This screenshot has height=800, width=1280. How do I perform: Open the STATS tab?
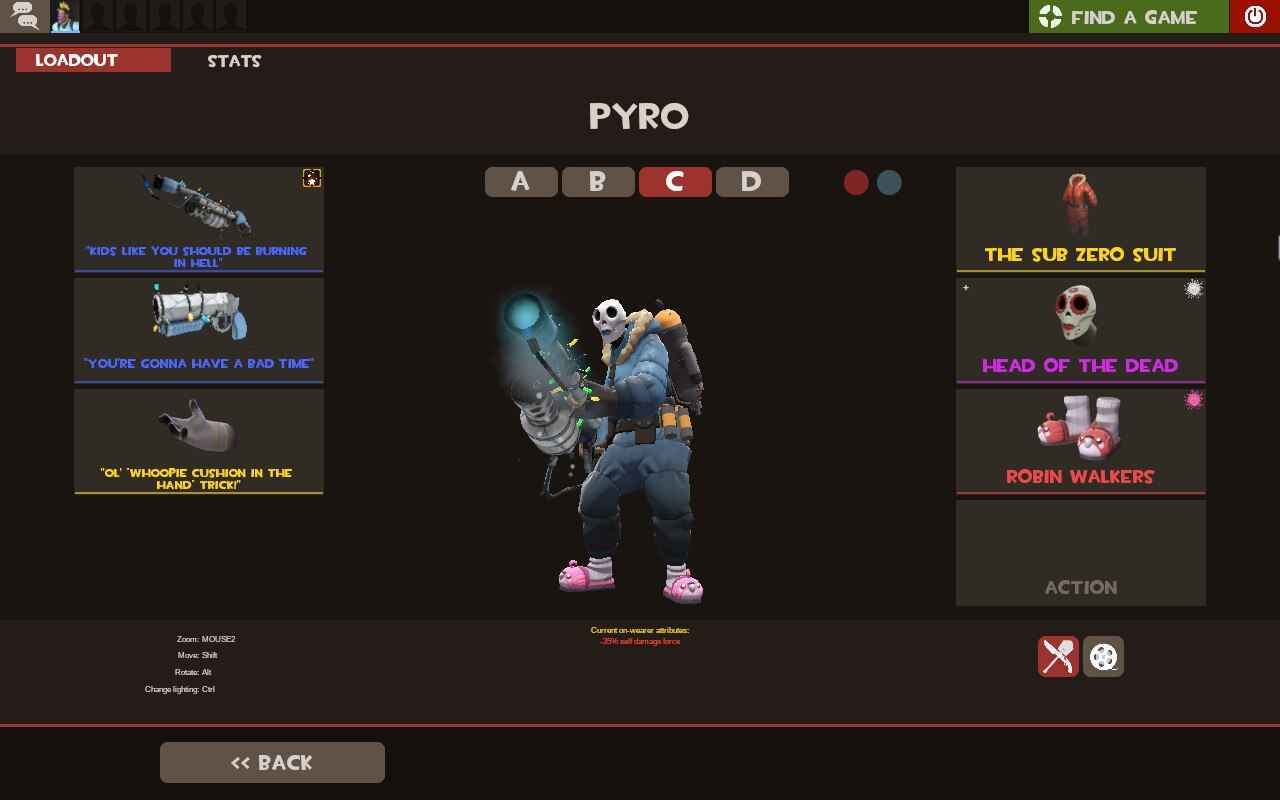pyautogui.click(x=233, y=61)
